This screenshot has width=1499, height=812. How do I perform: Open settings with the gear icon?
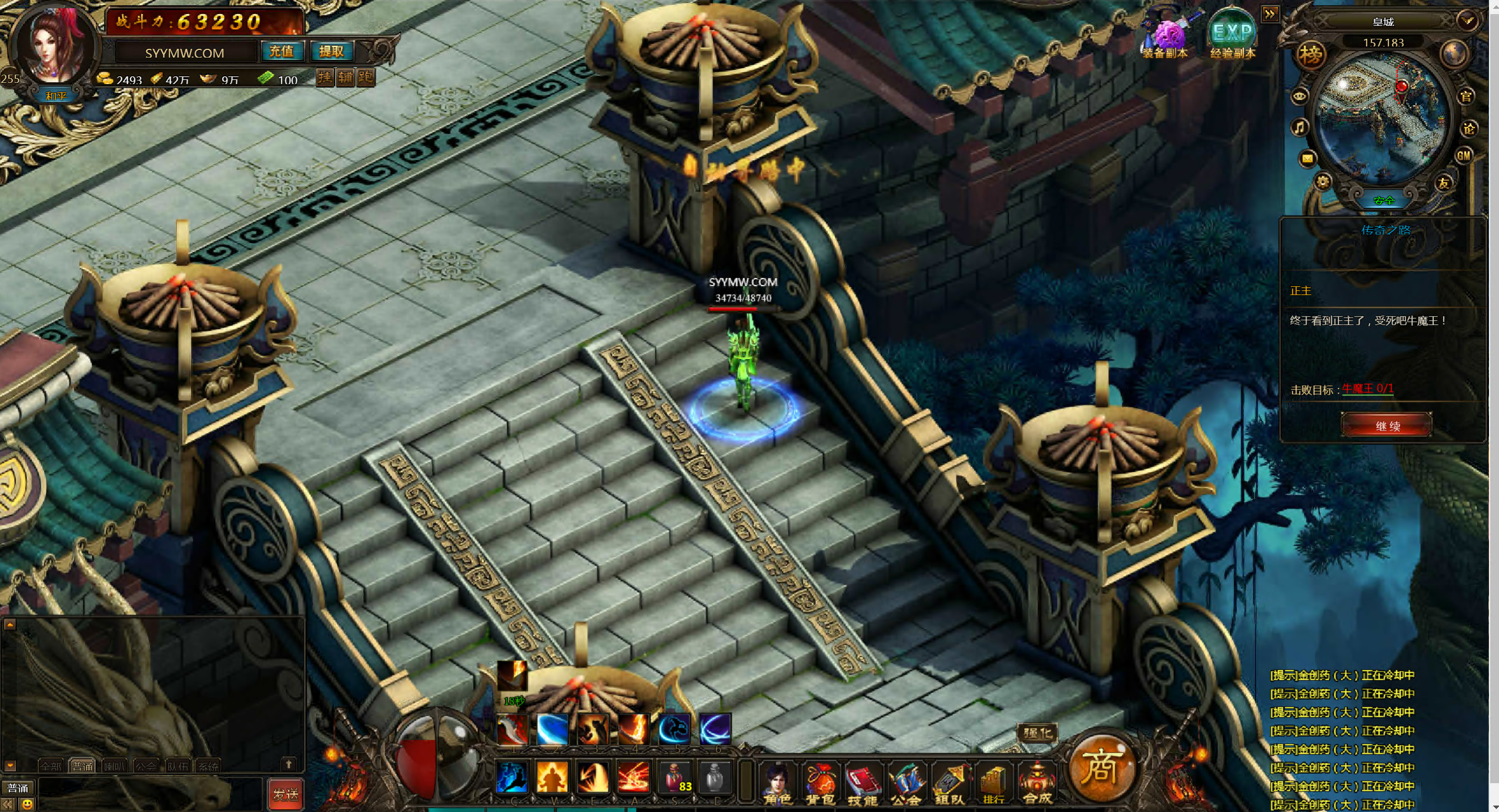click(1323, 182)
